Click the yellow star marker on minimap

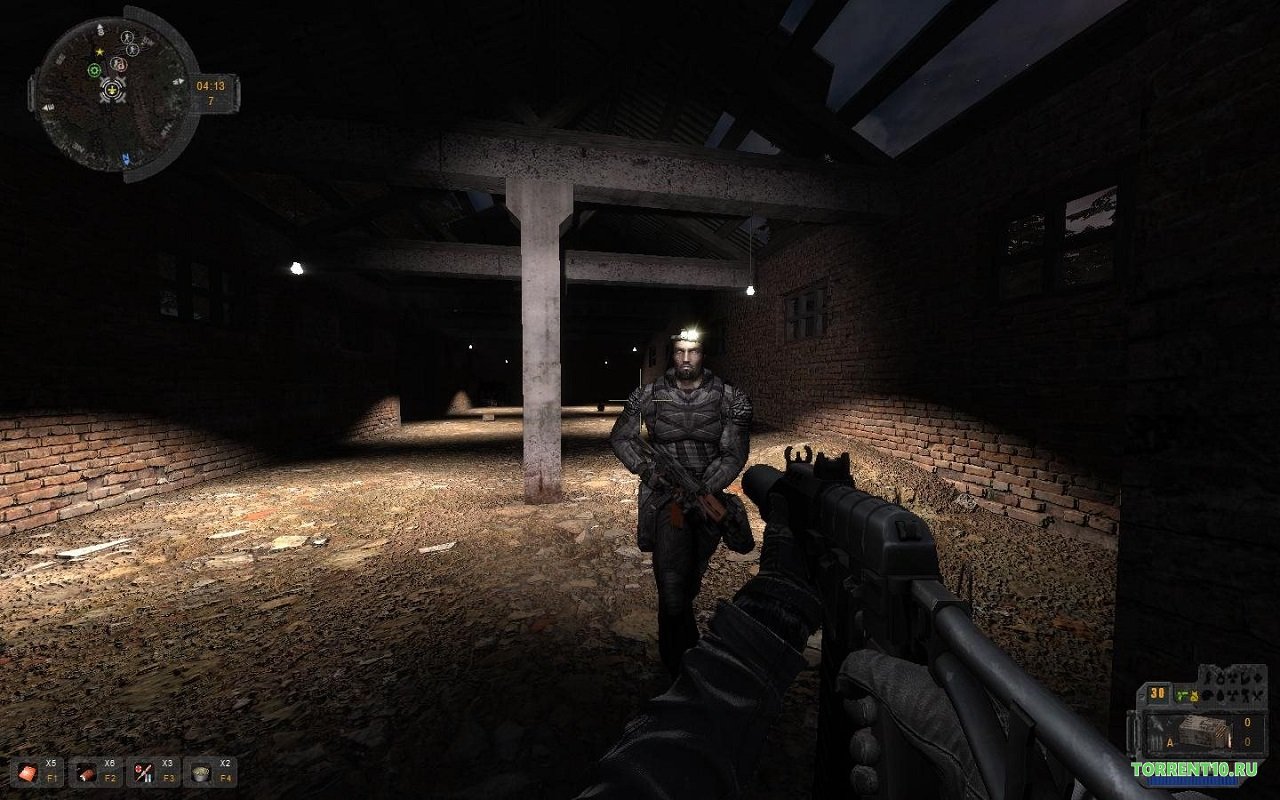(x=99, y=50)
